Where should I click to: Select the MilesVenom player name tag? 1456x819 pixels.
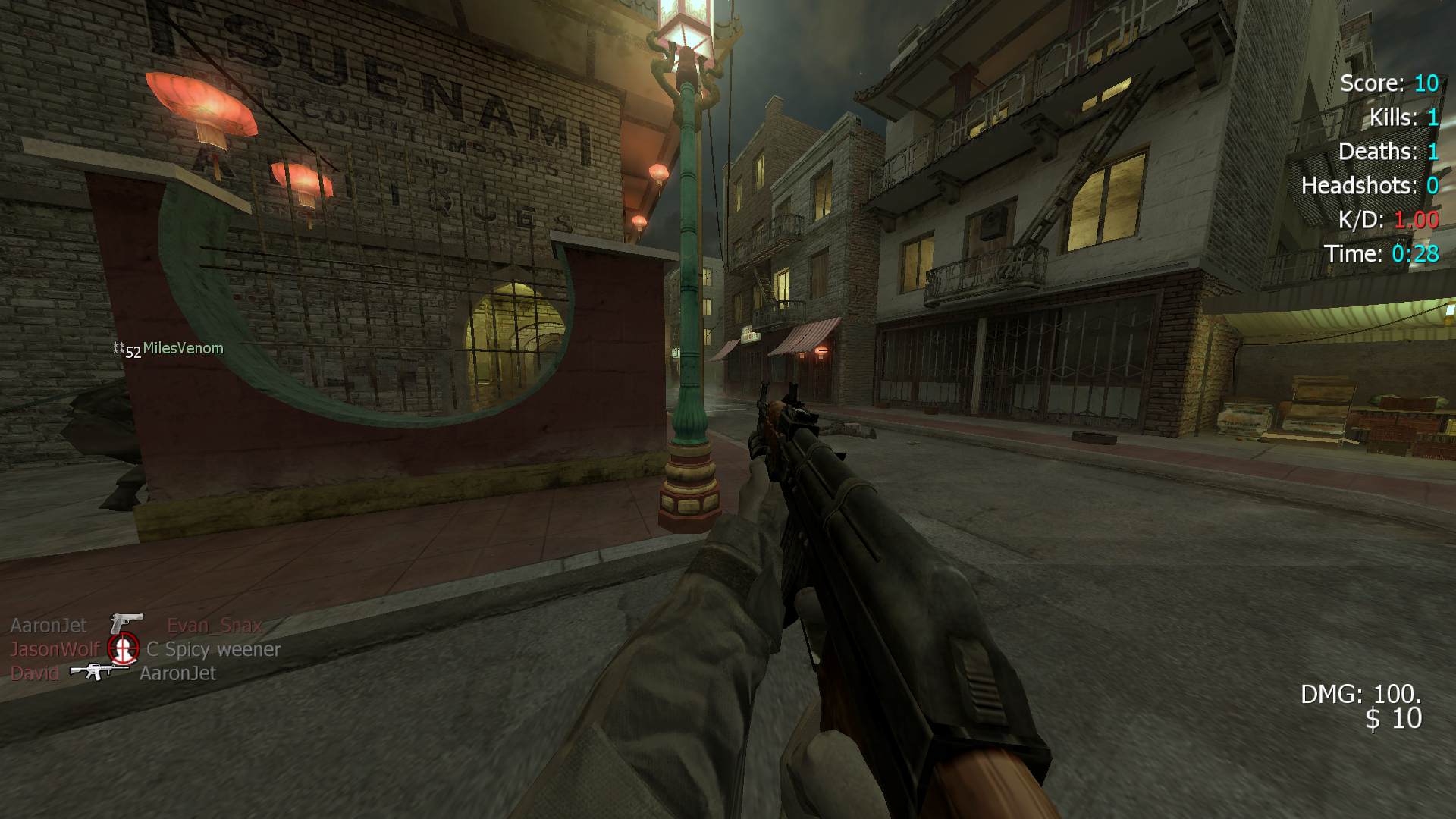(183, 349)
